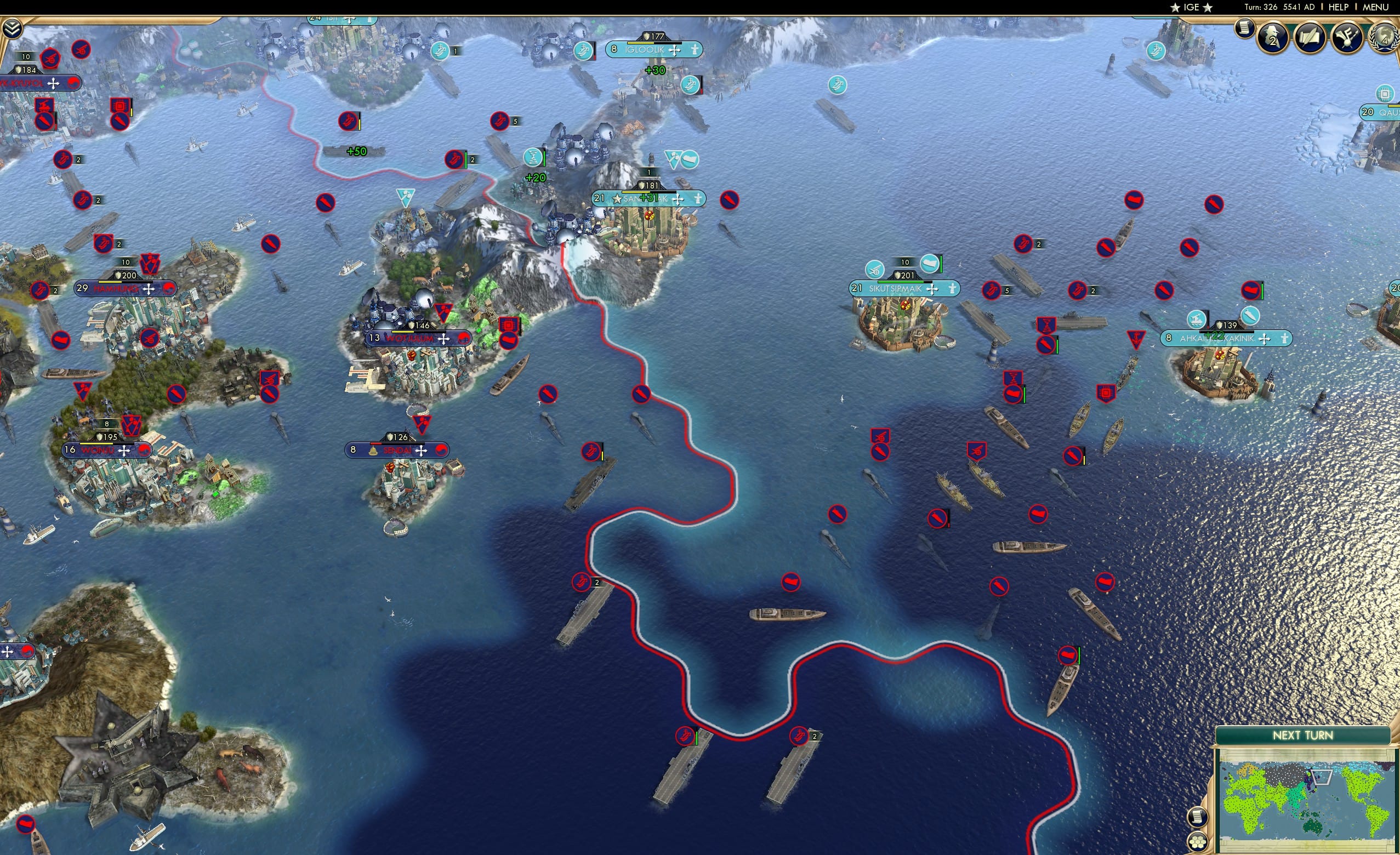Viewport: 1400px width, 855px height.
Task: Open the HELP menu item
Action: (1338, 7)
